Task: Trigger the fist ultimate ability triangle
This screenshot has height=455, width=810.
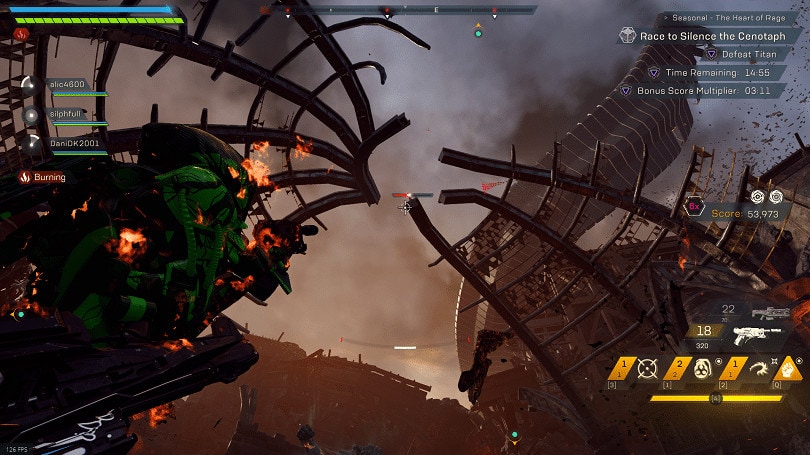Action: (x=788, y=368)
